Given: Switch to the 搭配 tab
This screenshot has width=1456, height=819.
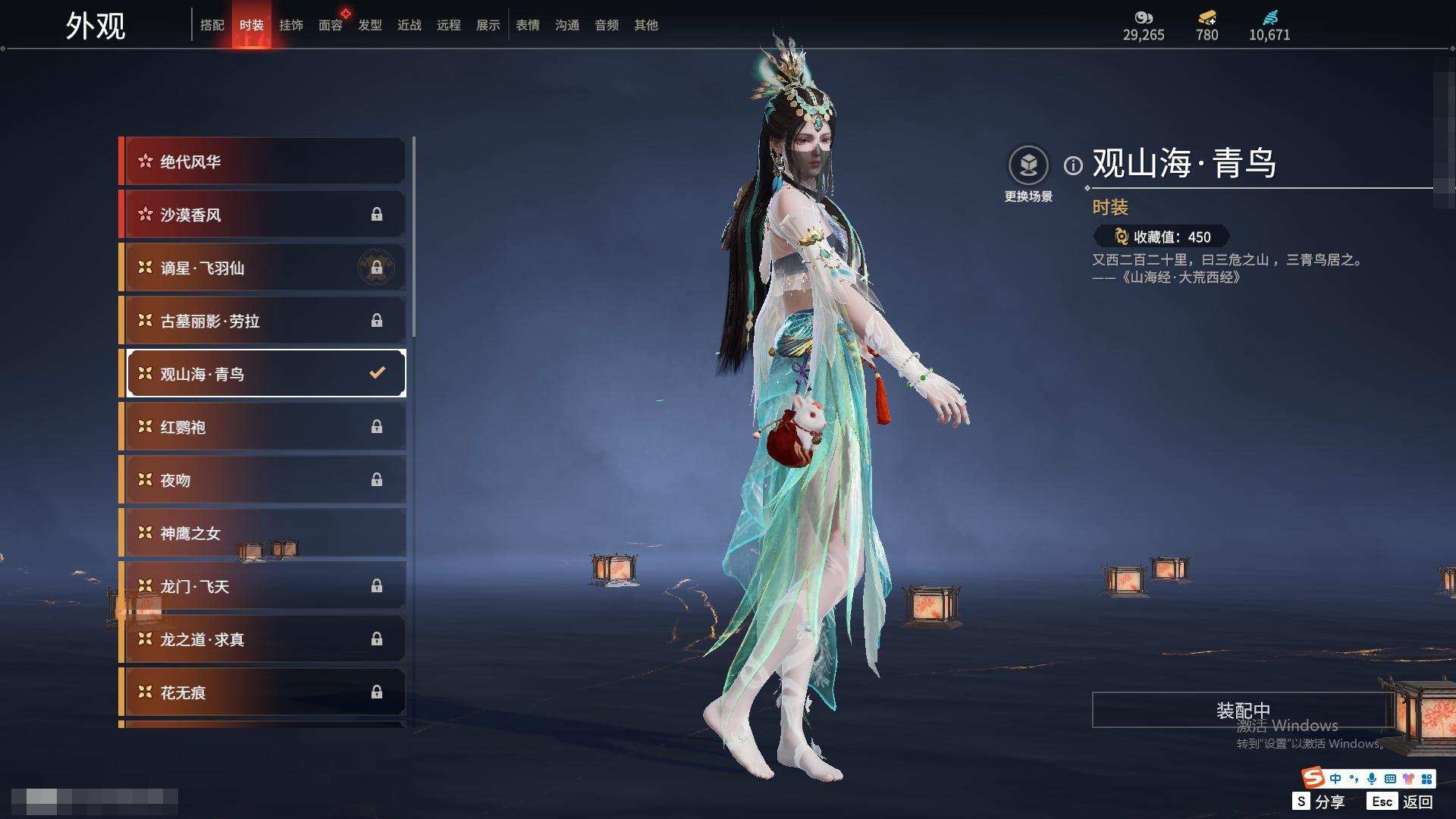Looking at the screenshot, I should coord(212,25).
